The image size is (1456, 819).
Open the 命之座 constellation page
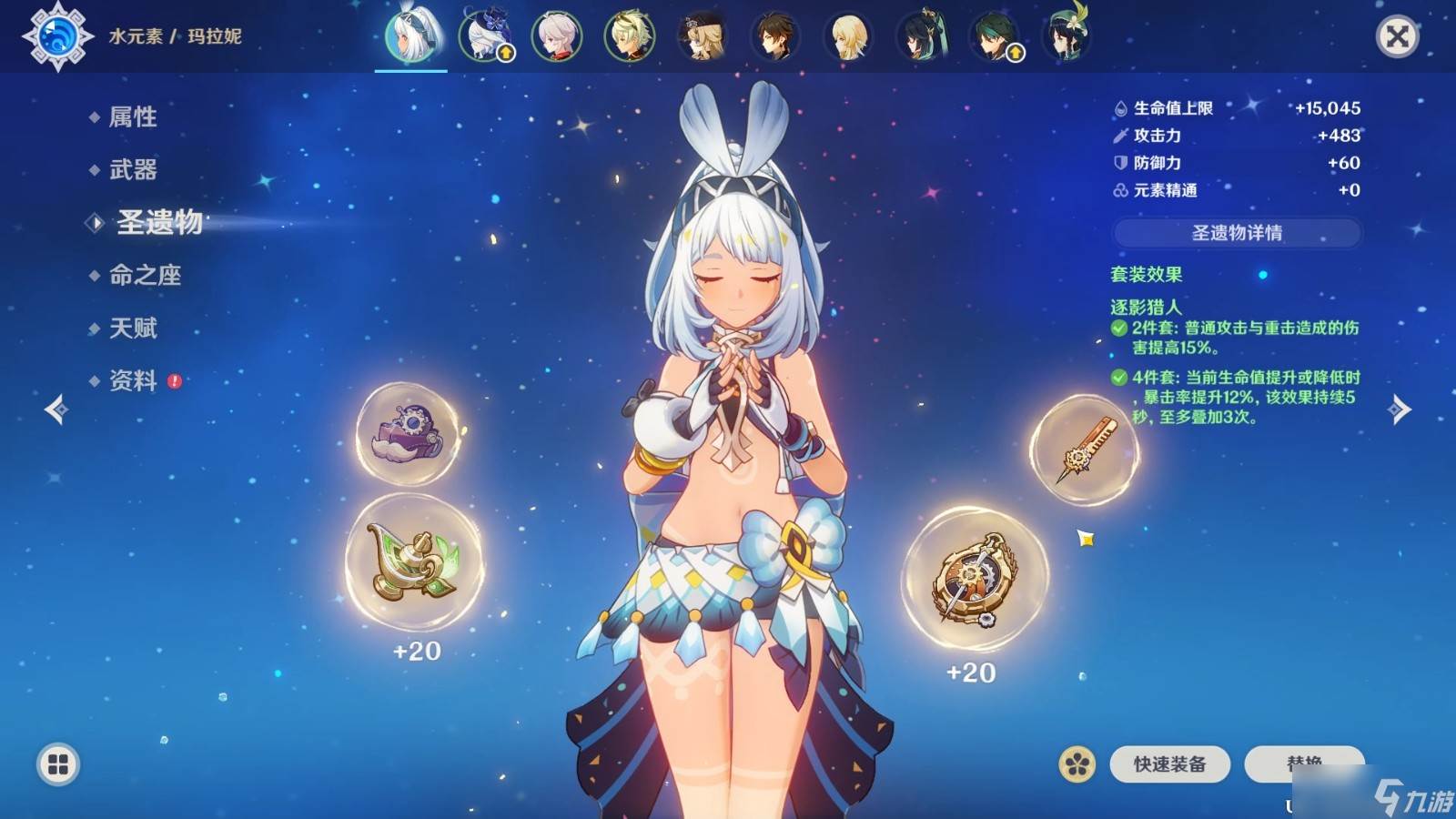(x=145, y=275)
